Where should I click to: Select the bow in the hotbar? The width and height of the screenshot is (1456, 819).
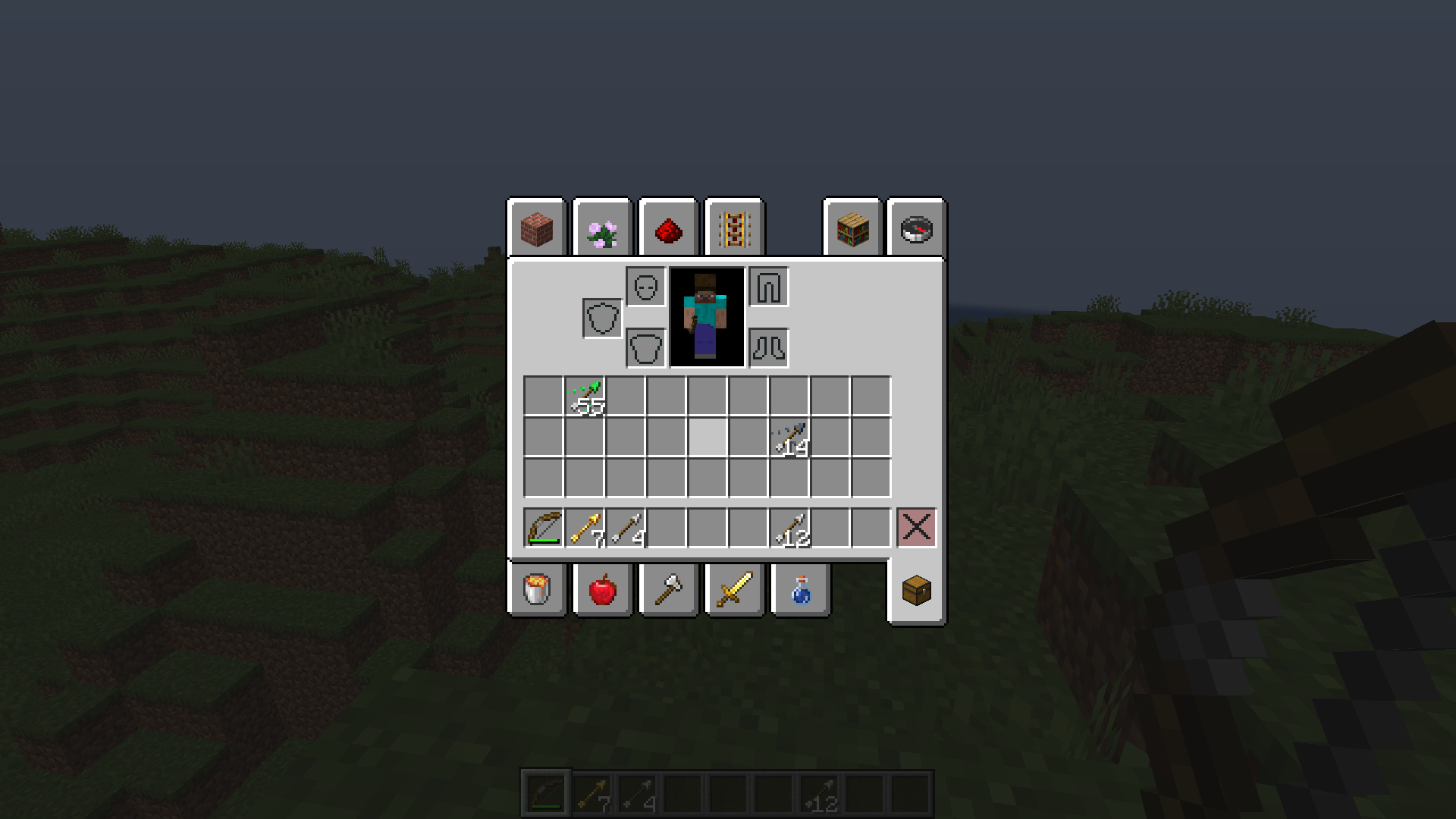tap(541, 529)
